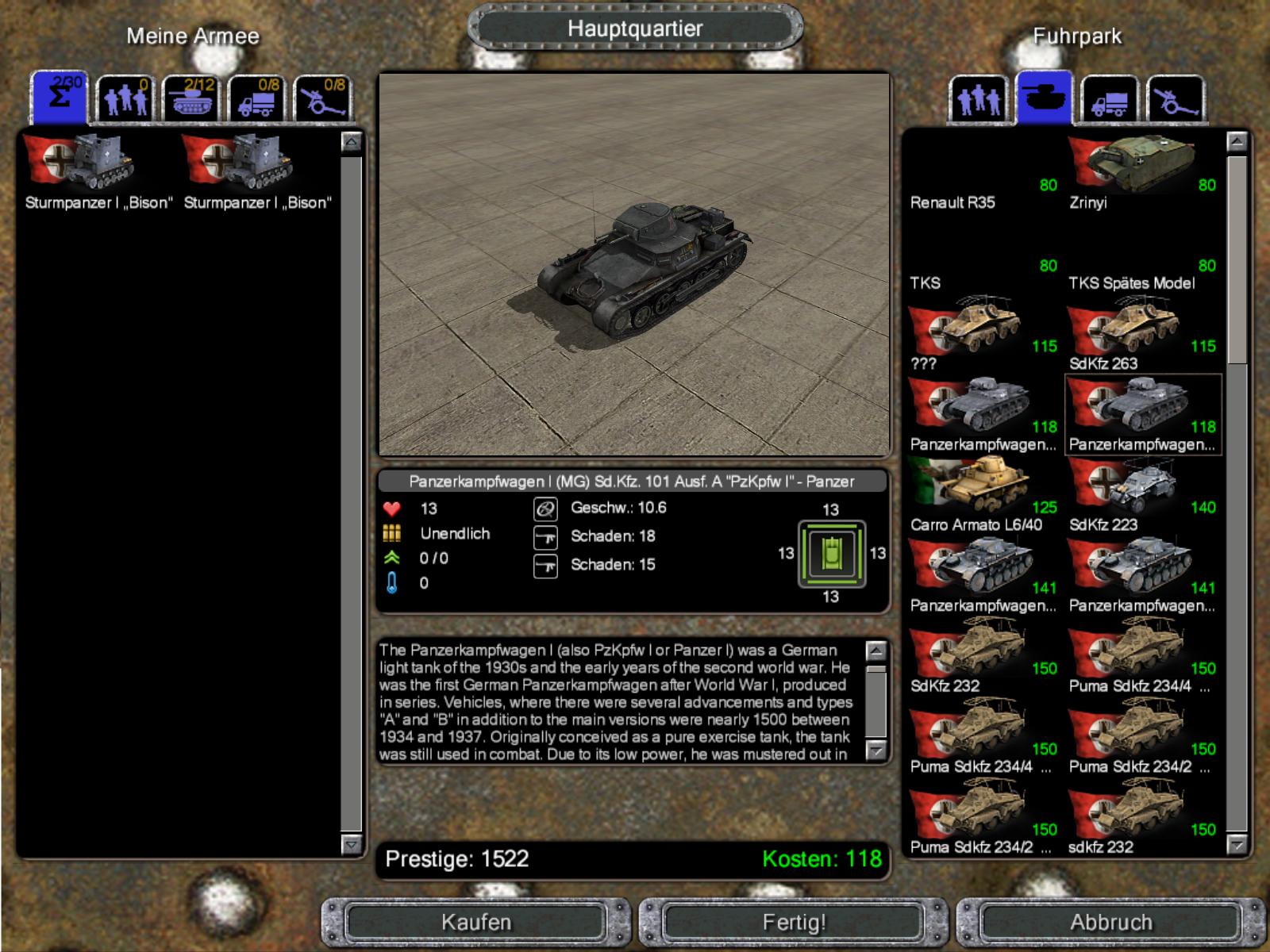Open the Meine Armee tanks tab
1270x952 pixels.
[x=191, y=100]
